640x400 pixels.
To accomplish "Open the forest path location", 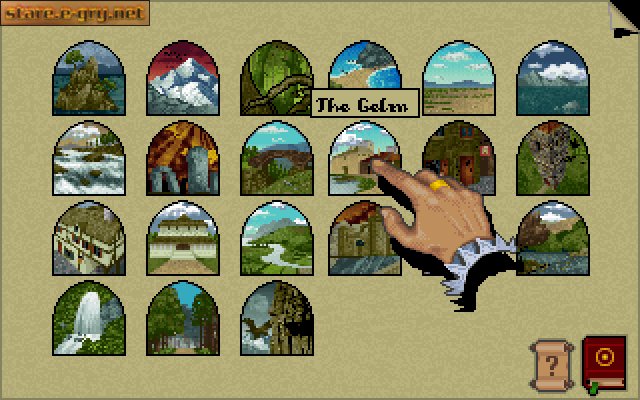I will coord(182,318).
